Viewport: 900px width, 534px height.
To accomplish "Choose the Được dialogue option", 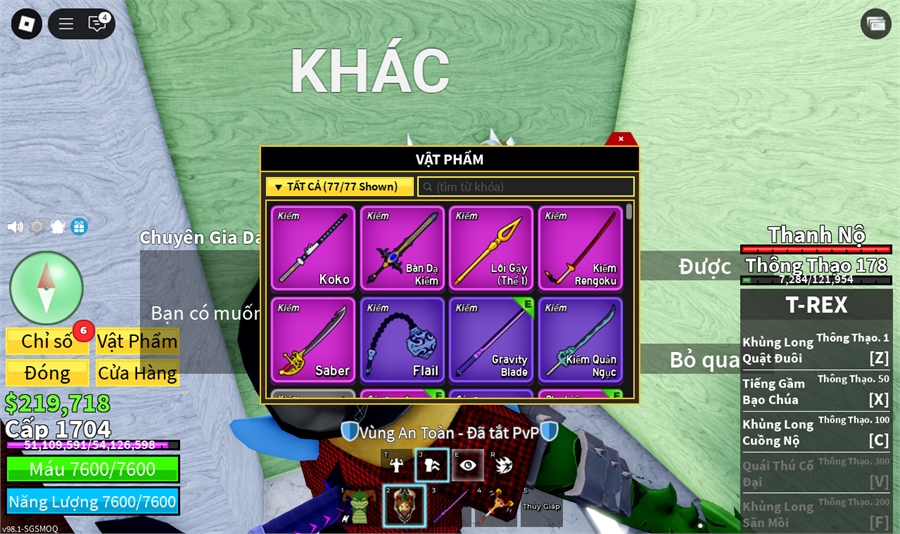I will pos(704,266).
